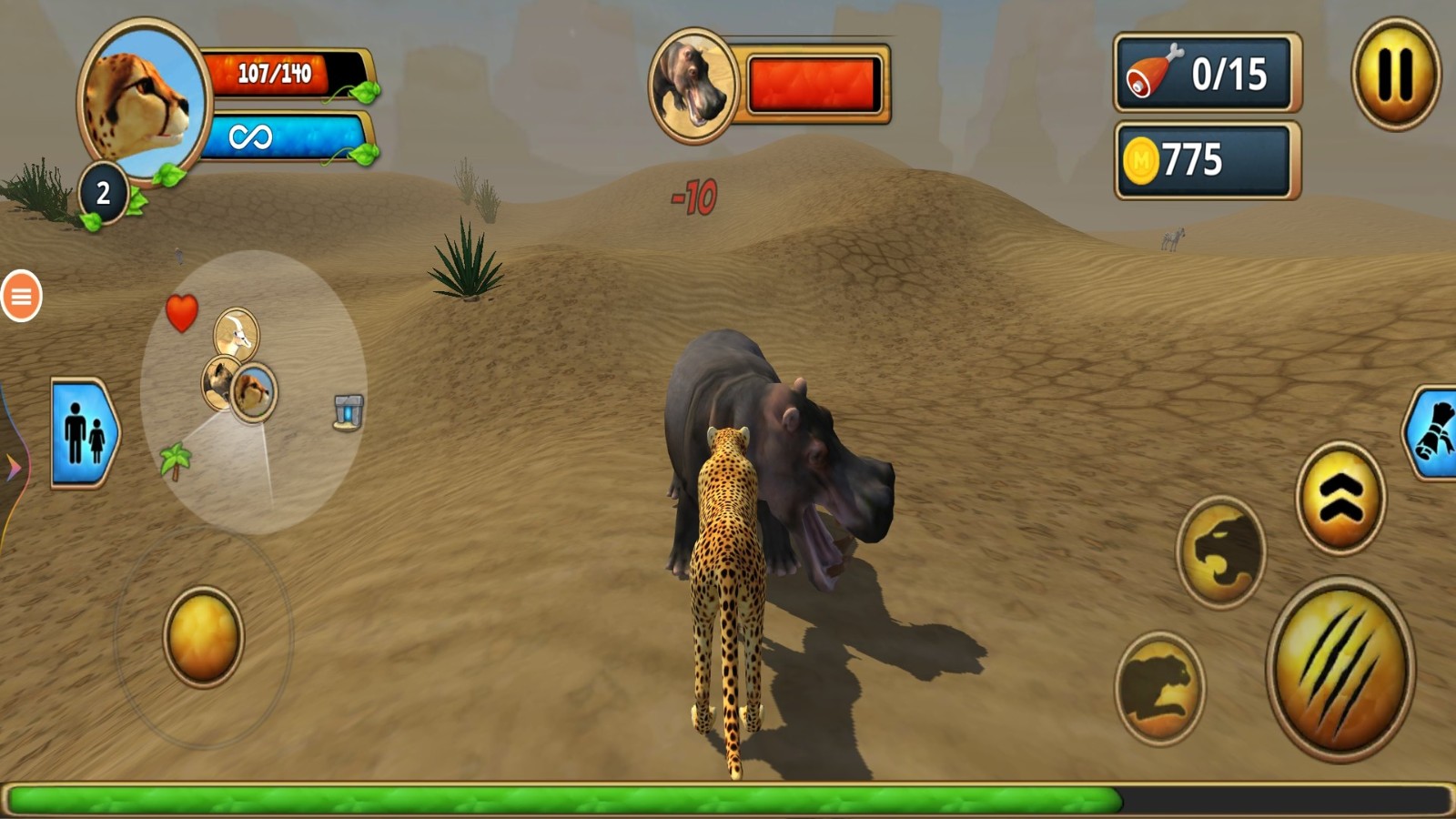Expand the pink arrow side tab
The width and height of the screenshot is (1456, 819).
13,468
